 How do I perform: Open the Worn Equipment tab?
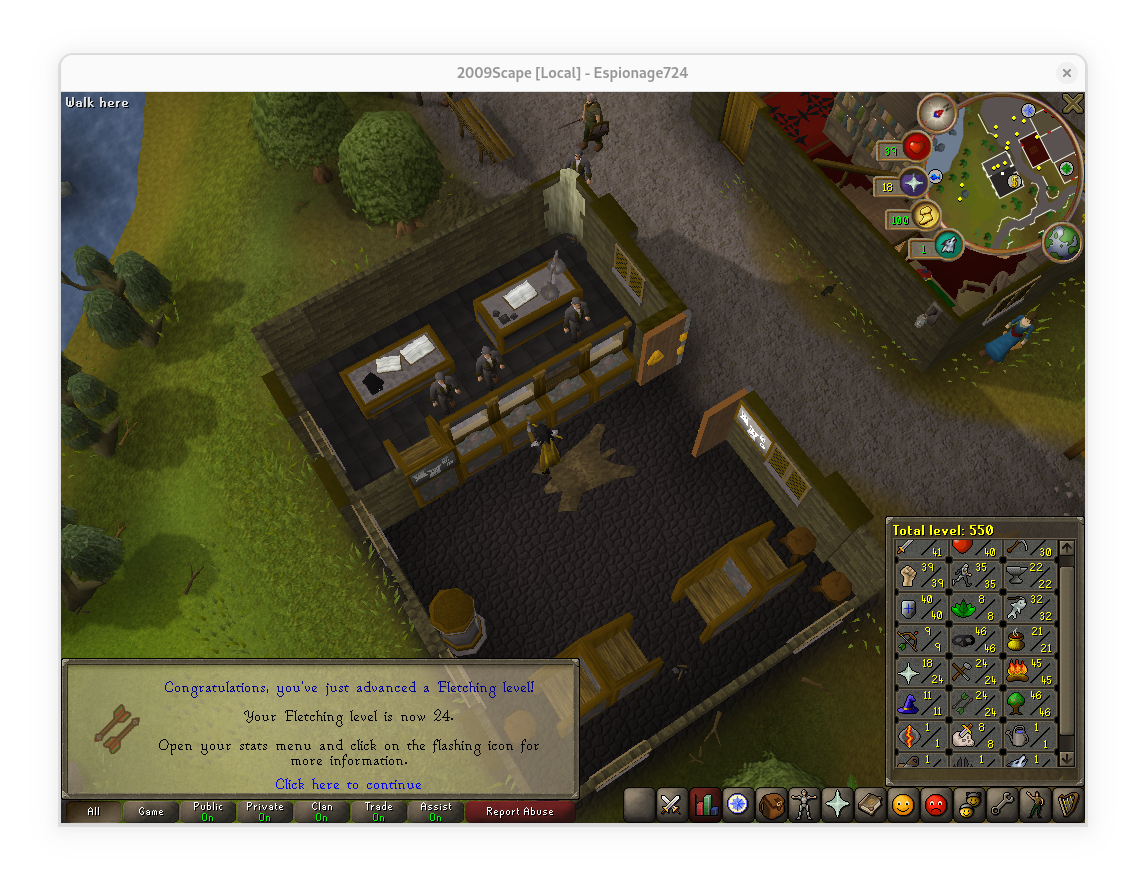point(804,804)
